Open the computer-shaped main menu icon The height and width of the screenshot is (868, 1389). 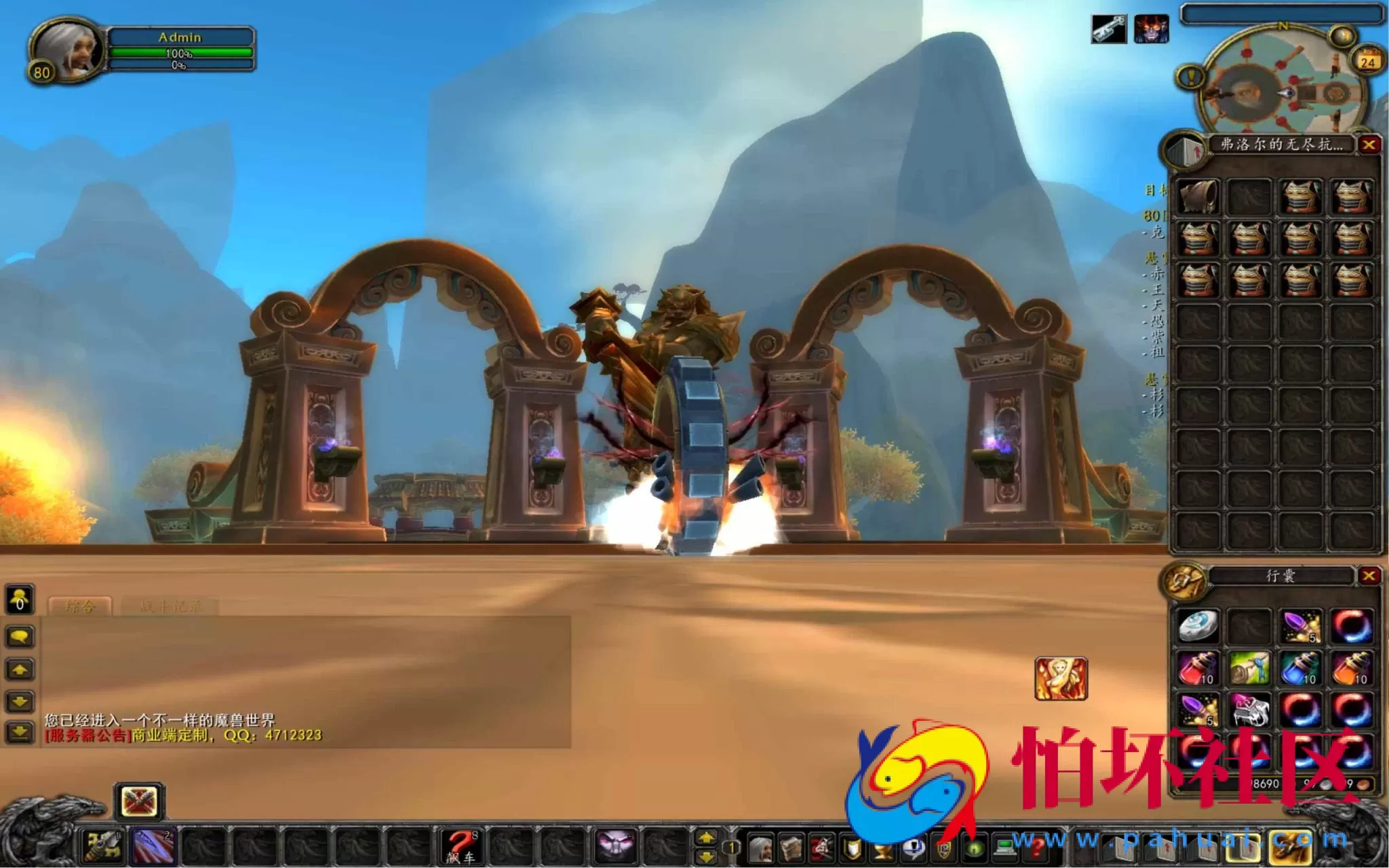(1005, 848)
